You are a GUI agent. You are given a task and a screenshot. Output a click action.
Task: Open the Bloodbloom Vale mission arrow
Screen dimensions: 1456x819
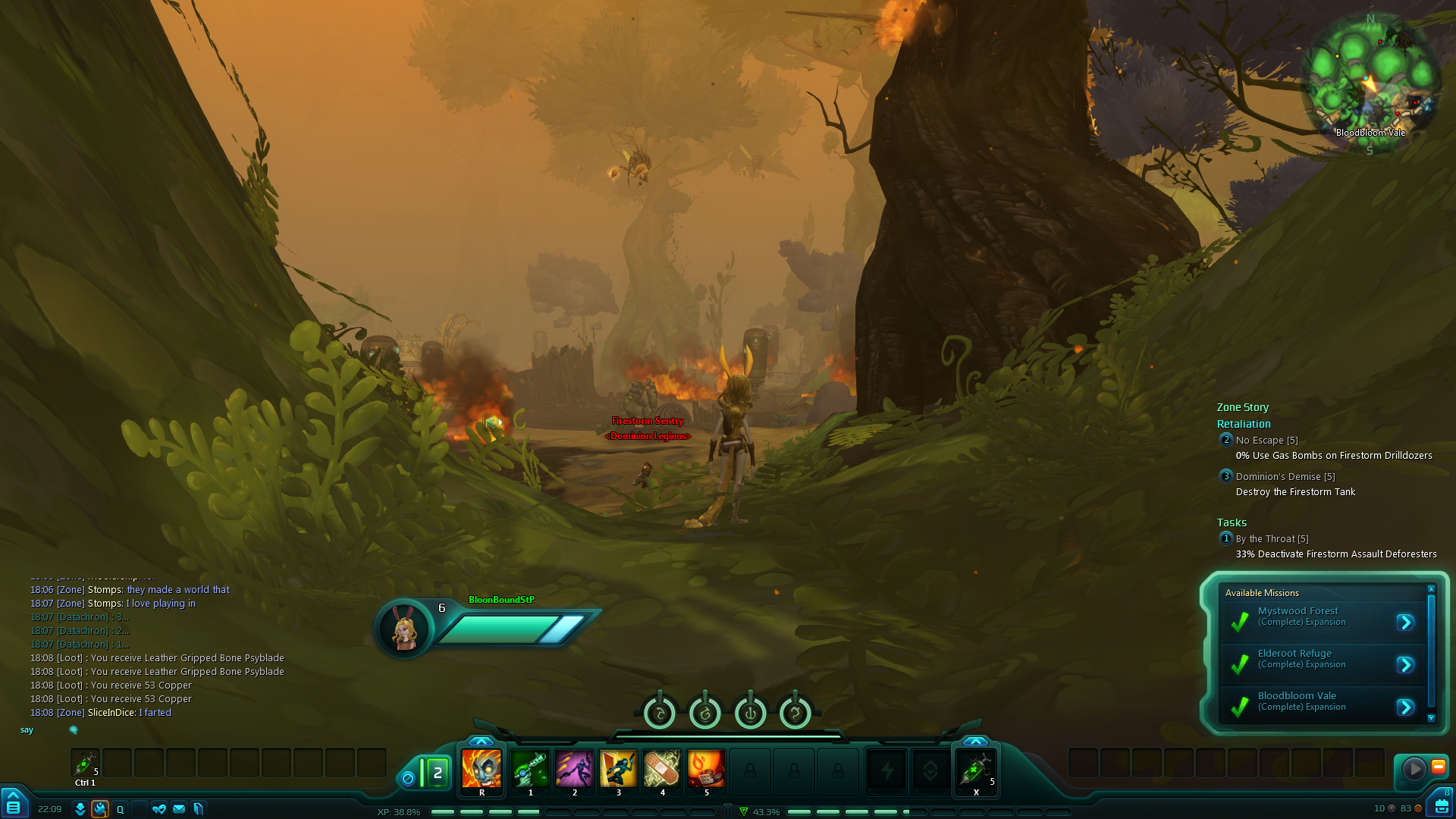coord(1405,708)
